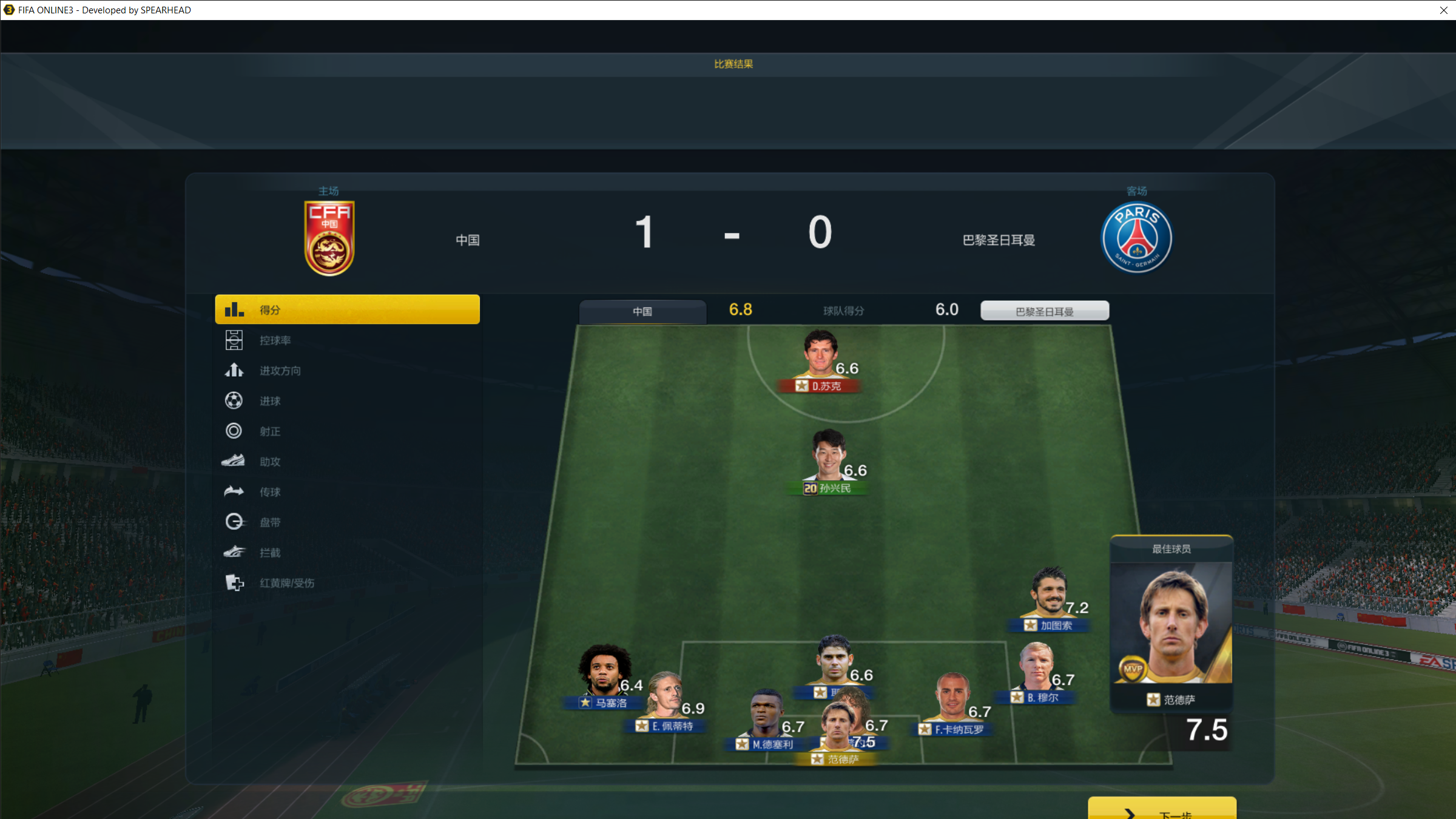Switch to the 巴黎圣日耳曼 team tab
1456x819 pixels.
click(1044, 311)
